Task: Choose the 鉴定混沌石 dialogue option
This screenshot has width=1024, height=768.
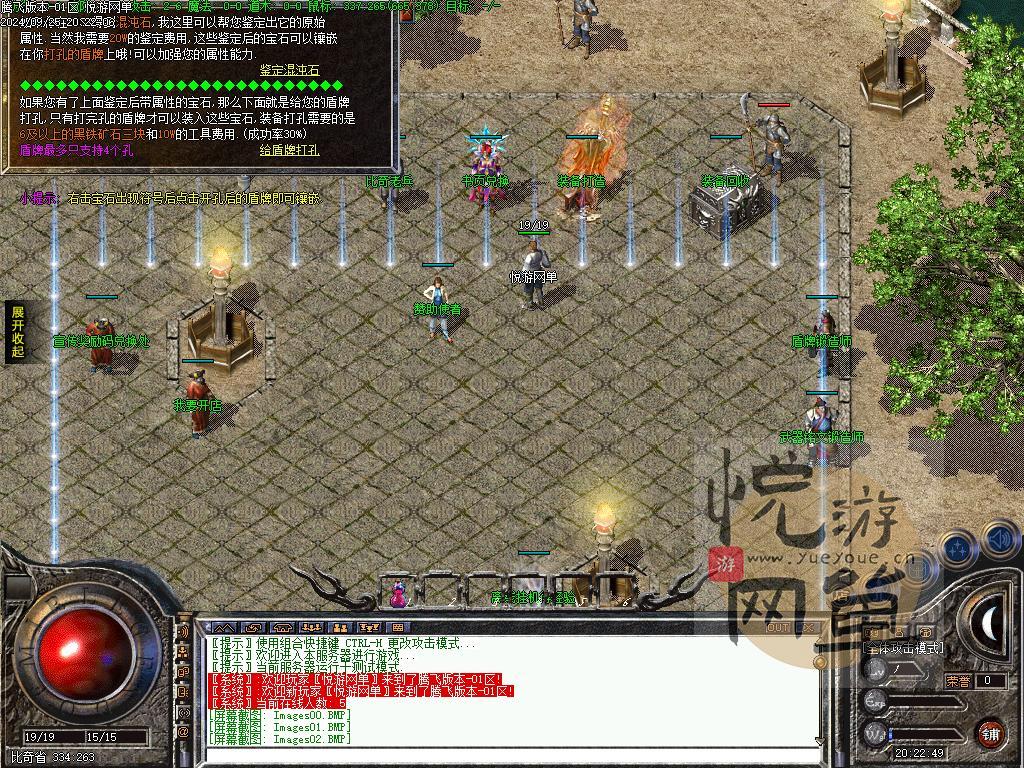Action: pos(289,70)
